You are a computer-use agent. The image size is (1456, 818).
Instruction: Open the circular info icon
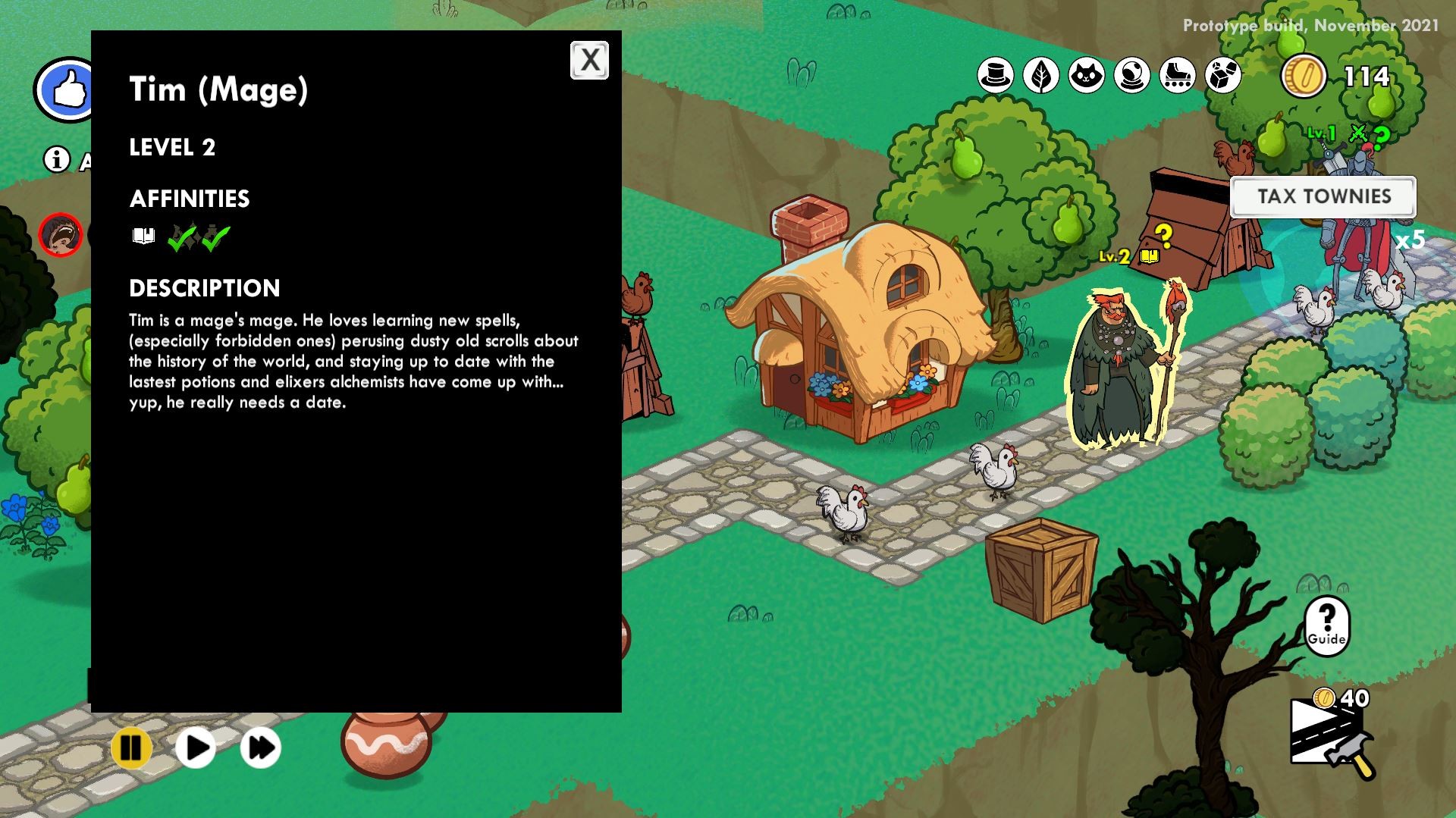tap(56, 158)
